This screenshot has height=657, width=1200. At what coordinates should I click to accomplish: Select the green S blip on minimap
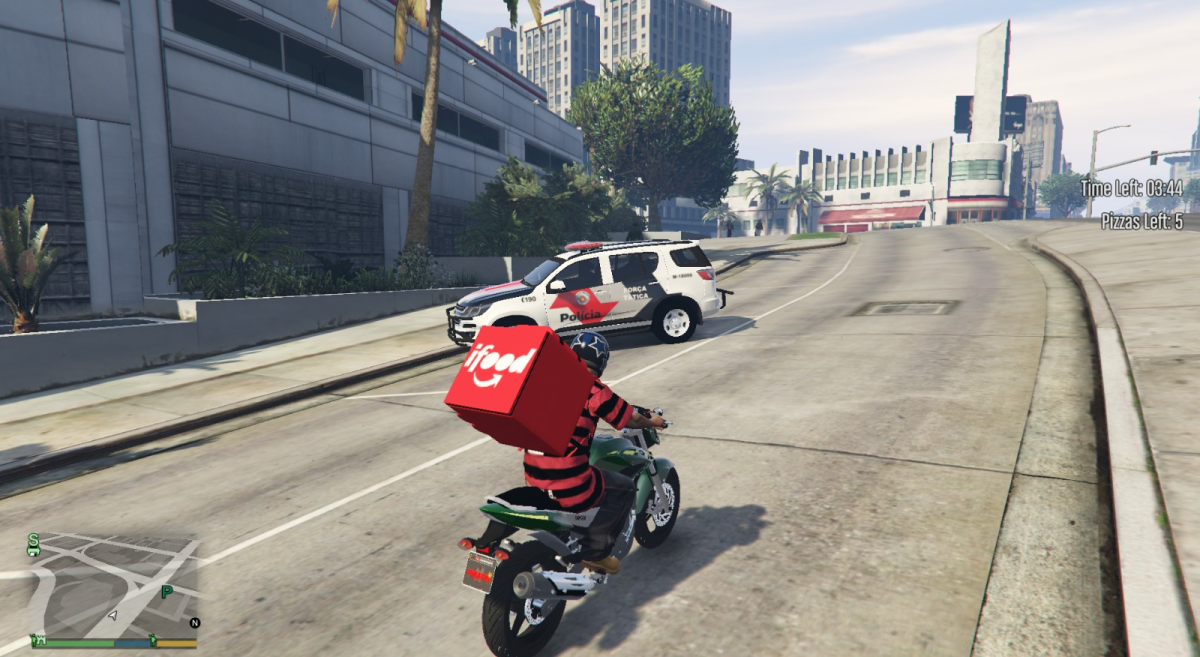coord(34,538)
